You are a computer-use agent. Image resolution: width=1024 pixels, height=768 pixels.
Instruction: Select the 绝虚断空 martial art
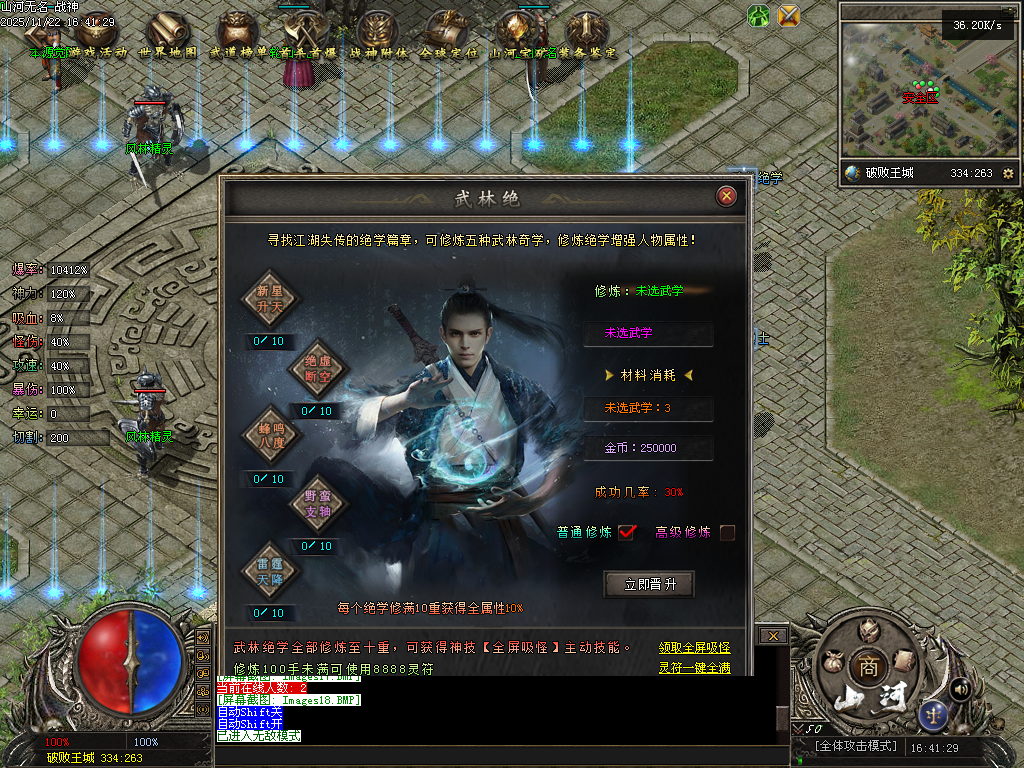coord(316,367)
